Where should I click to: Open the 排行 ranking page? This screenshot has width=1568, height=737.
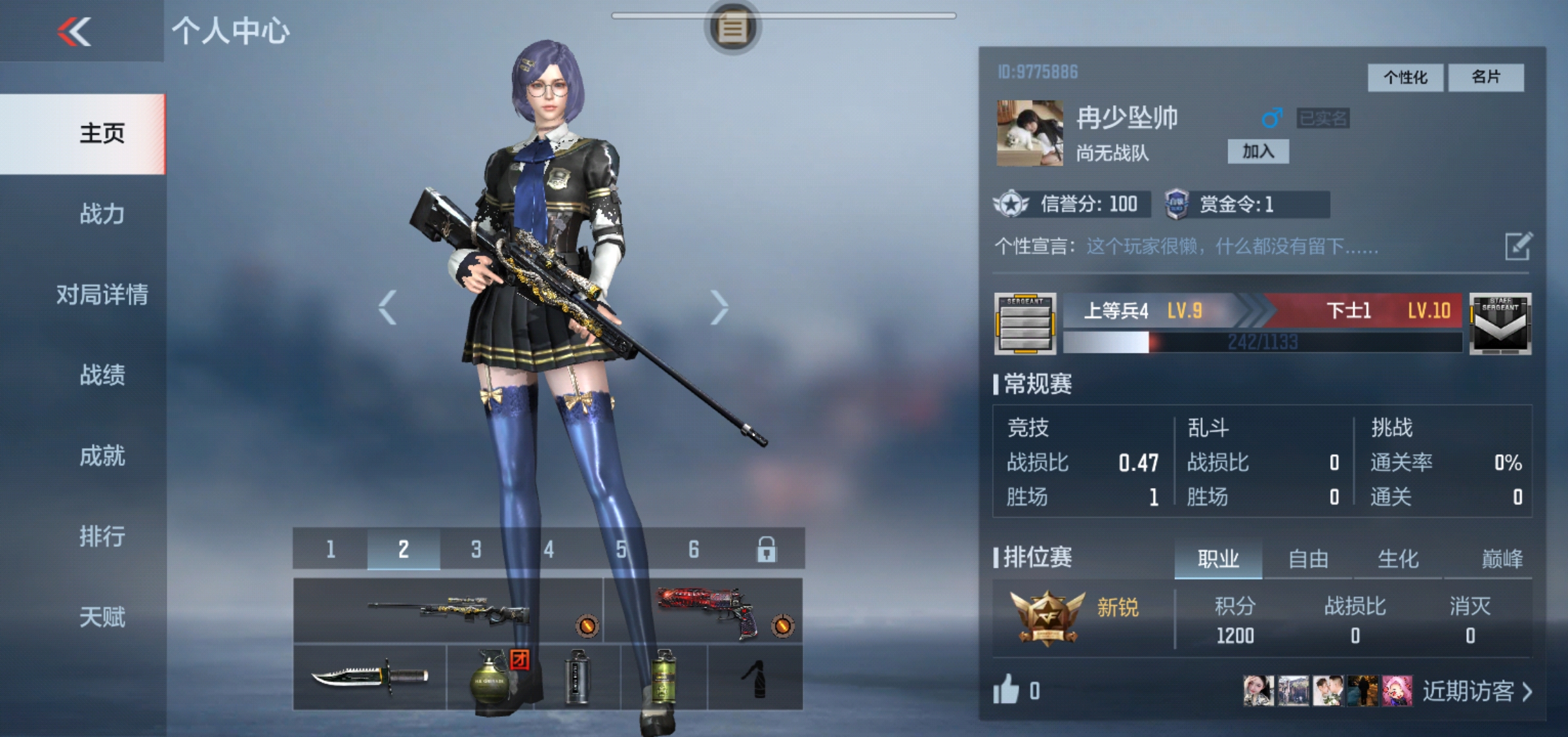102,536
